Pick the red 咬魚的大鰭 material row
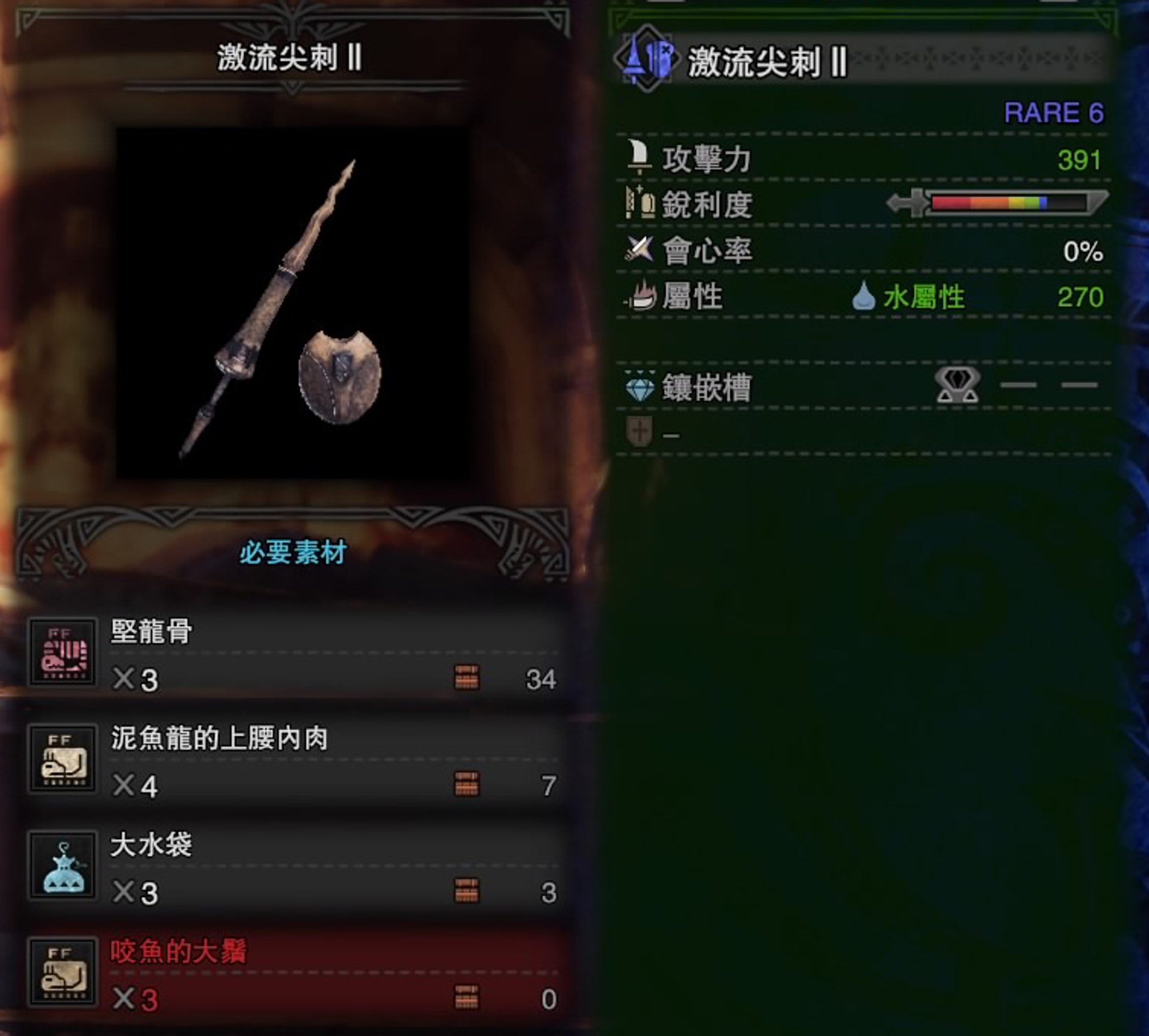1149x1036 pixels. click(293, 973)
